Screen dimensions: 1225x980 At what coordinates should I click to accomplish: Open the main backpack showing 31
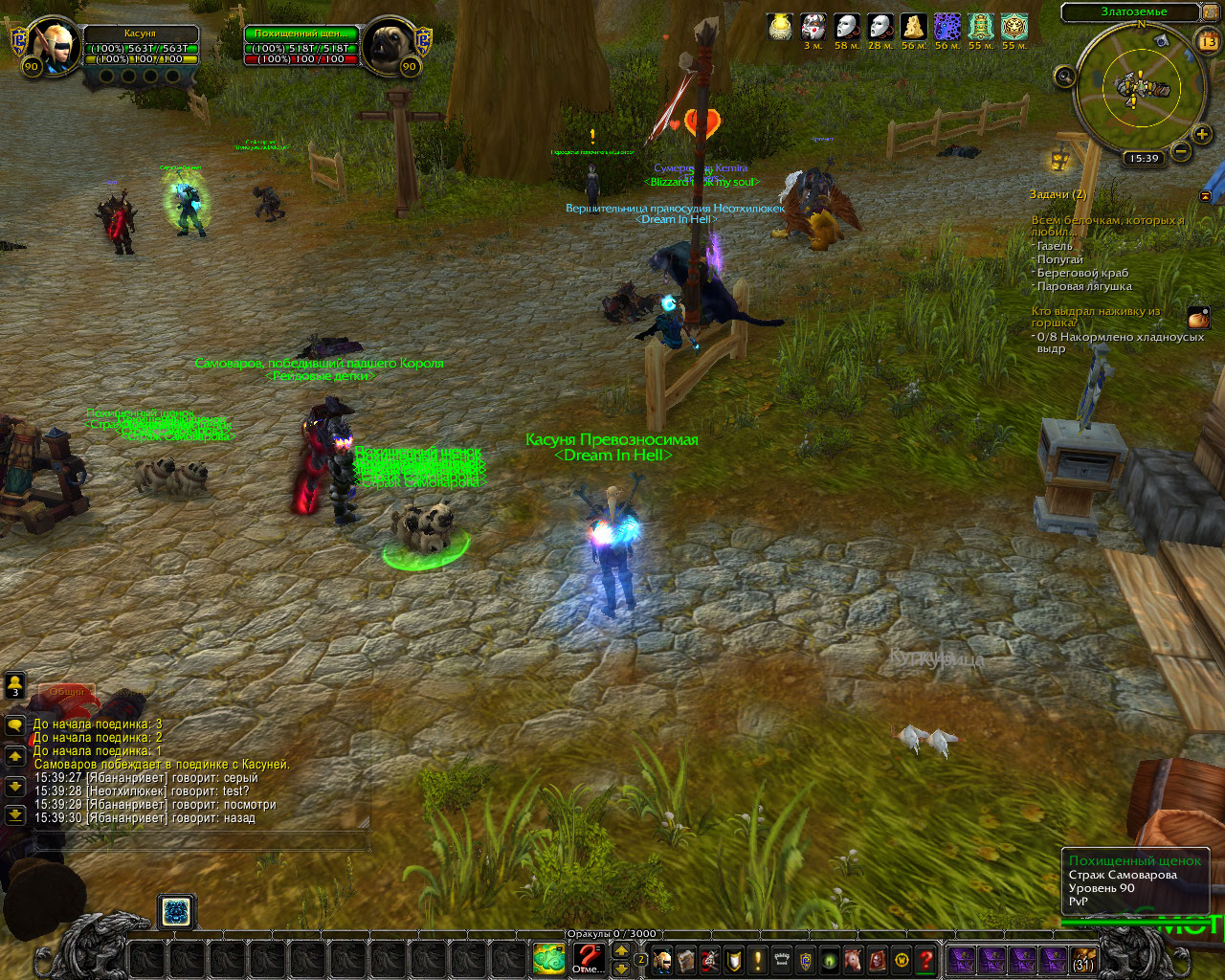pos(1083,960)
